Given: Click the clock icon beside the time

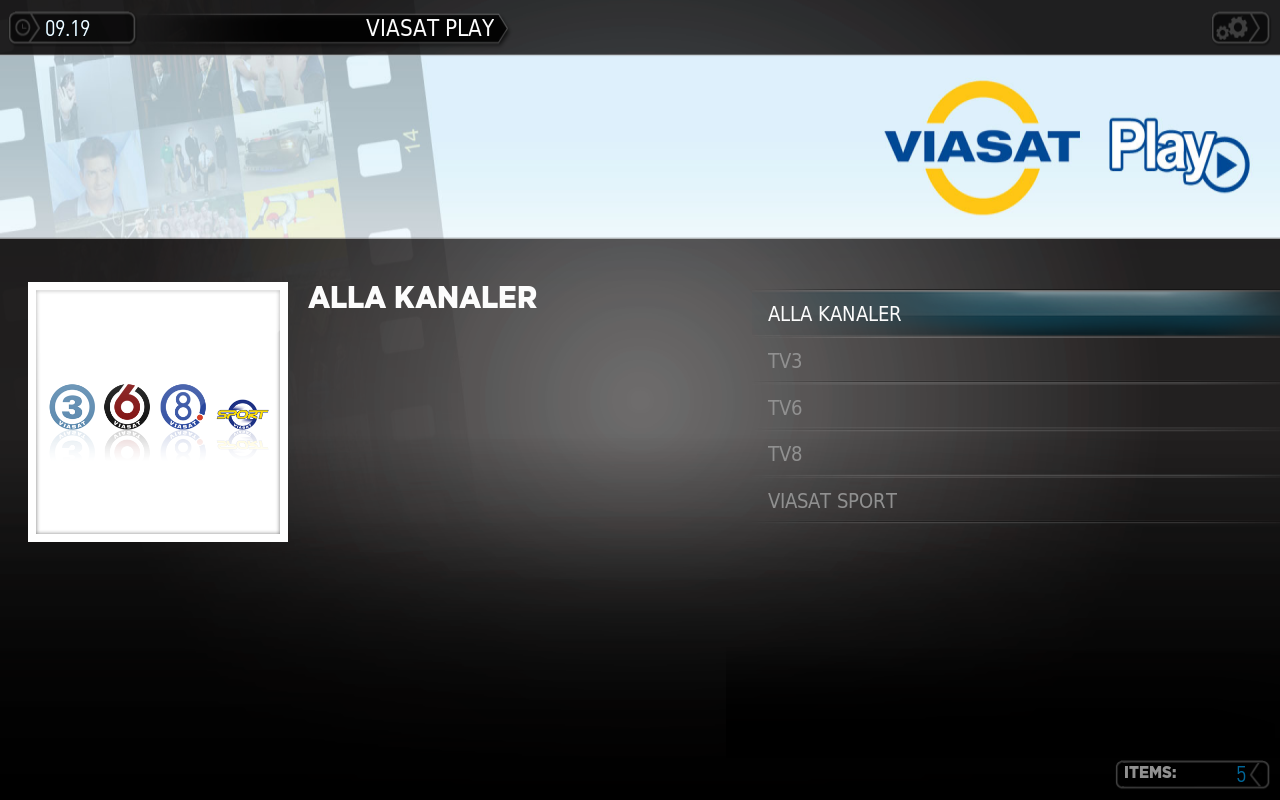Looking at the screenshot, I should [22, 27].
